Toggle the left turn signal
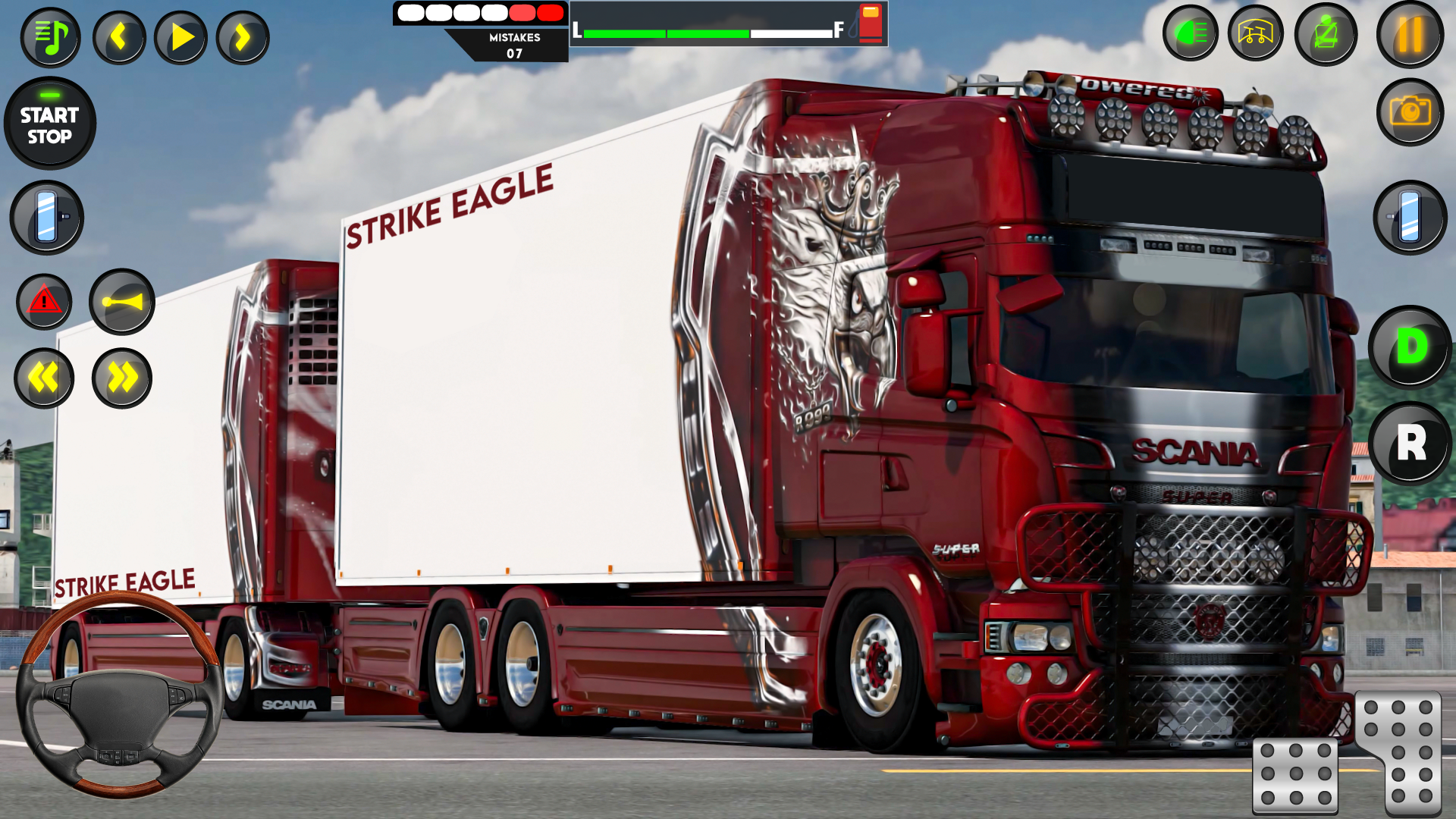Viewport: 1456px width, 819px height. point(45,378)
